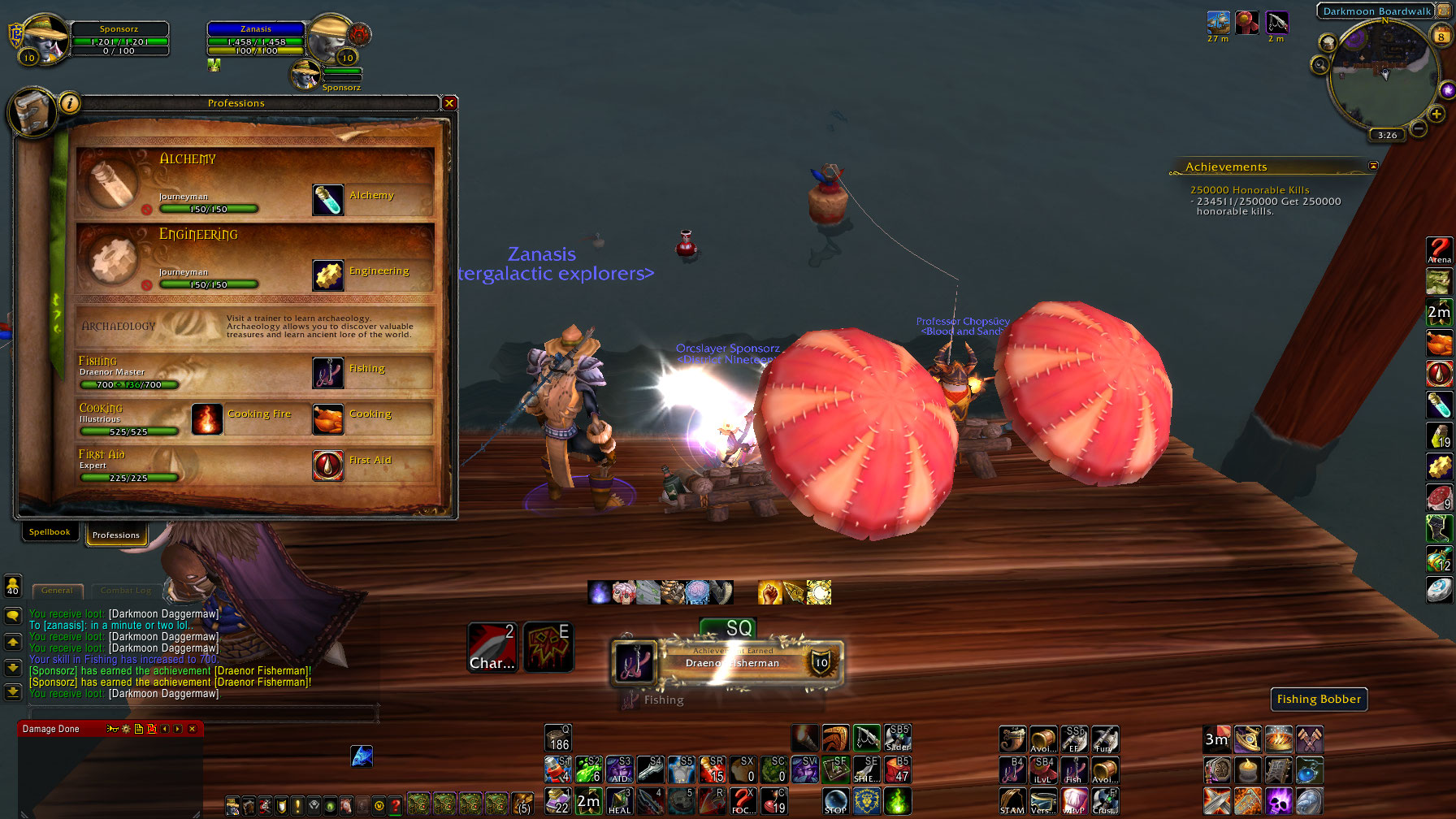Open the Professions info button

tap(70, 103)
